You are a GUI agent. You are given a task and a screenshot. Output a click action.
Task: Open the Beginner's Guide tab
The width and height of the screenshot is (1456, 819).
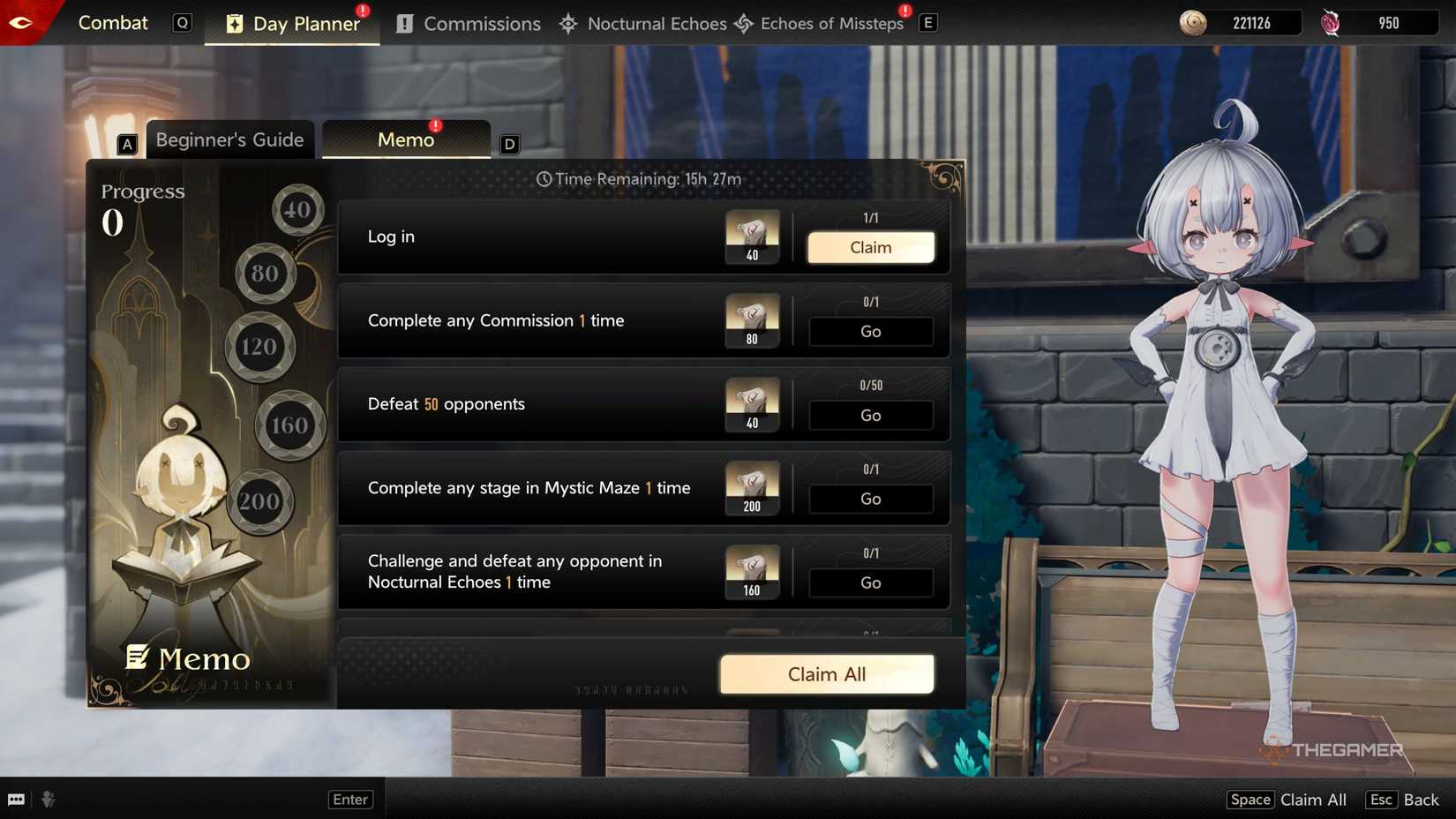point(229,139)
